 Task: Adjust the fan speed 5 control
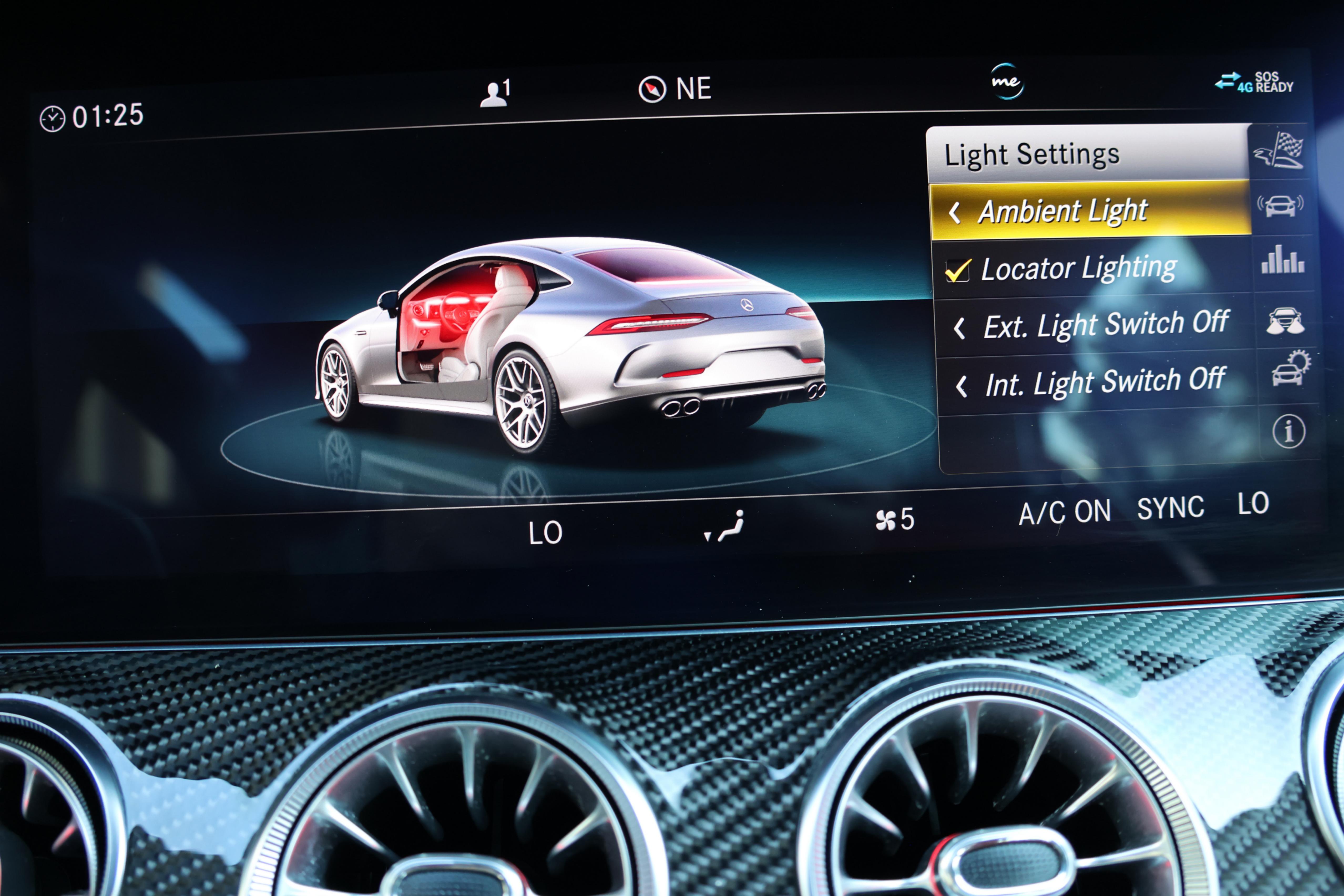[895, 519]
